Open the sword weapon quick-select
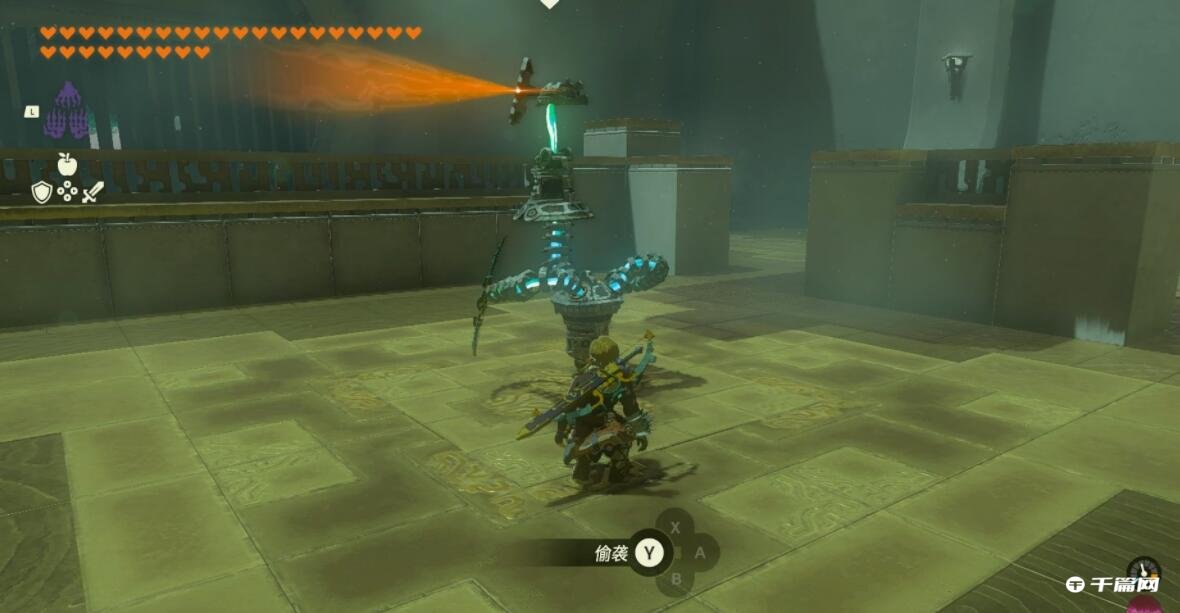Viewport: 1180px width, 613px height. [x=92, y=192]
